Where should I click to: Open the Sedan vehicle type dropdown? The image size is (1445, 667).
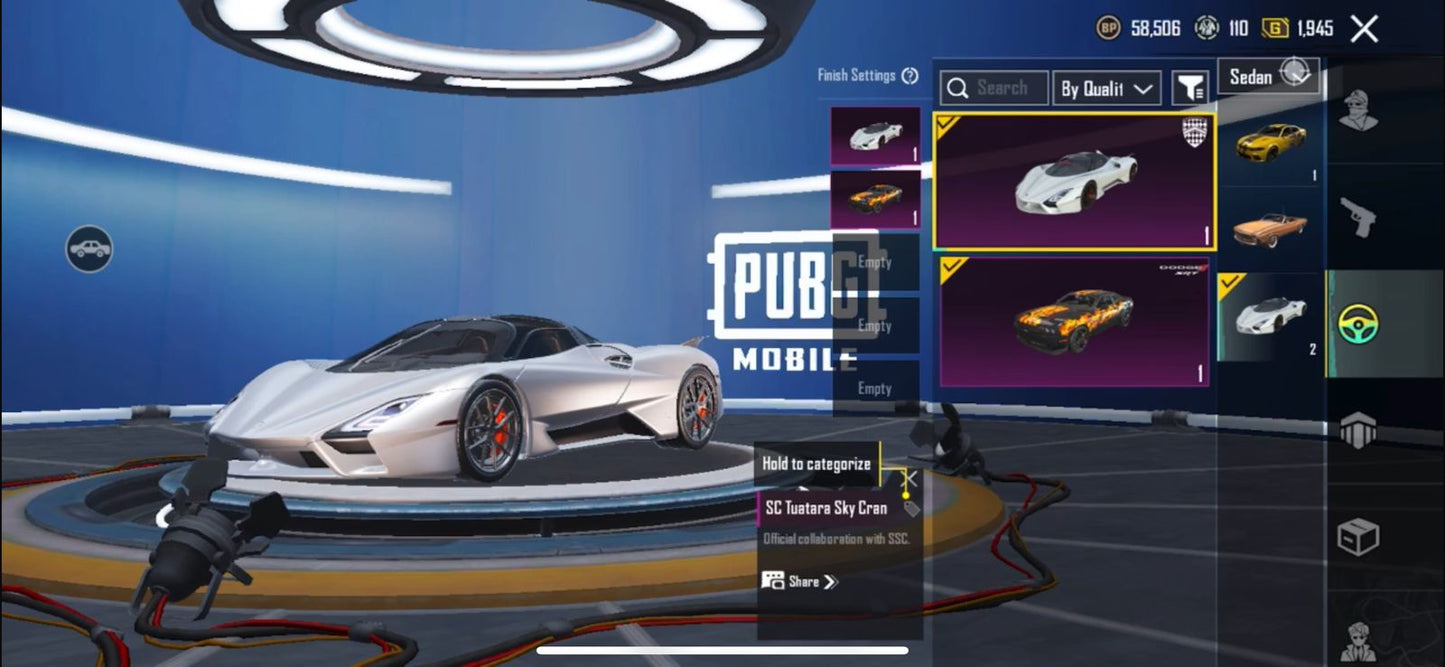pos(1267,76)
